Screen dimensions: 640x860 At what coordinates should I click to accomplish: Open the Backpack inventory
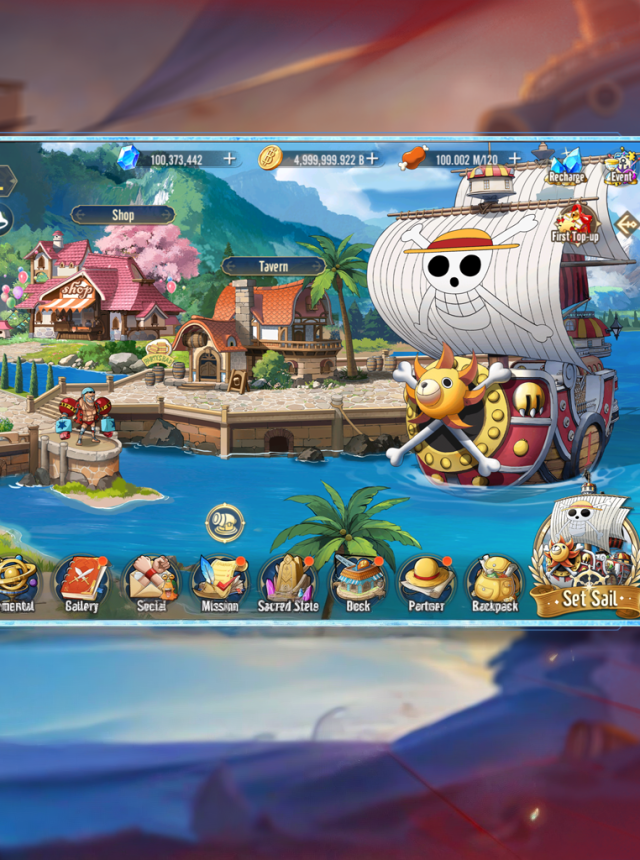(494, 583)
